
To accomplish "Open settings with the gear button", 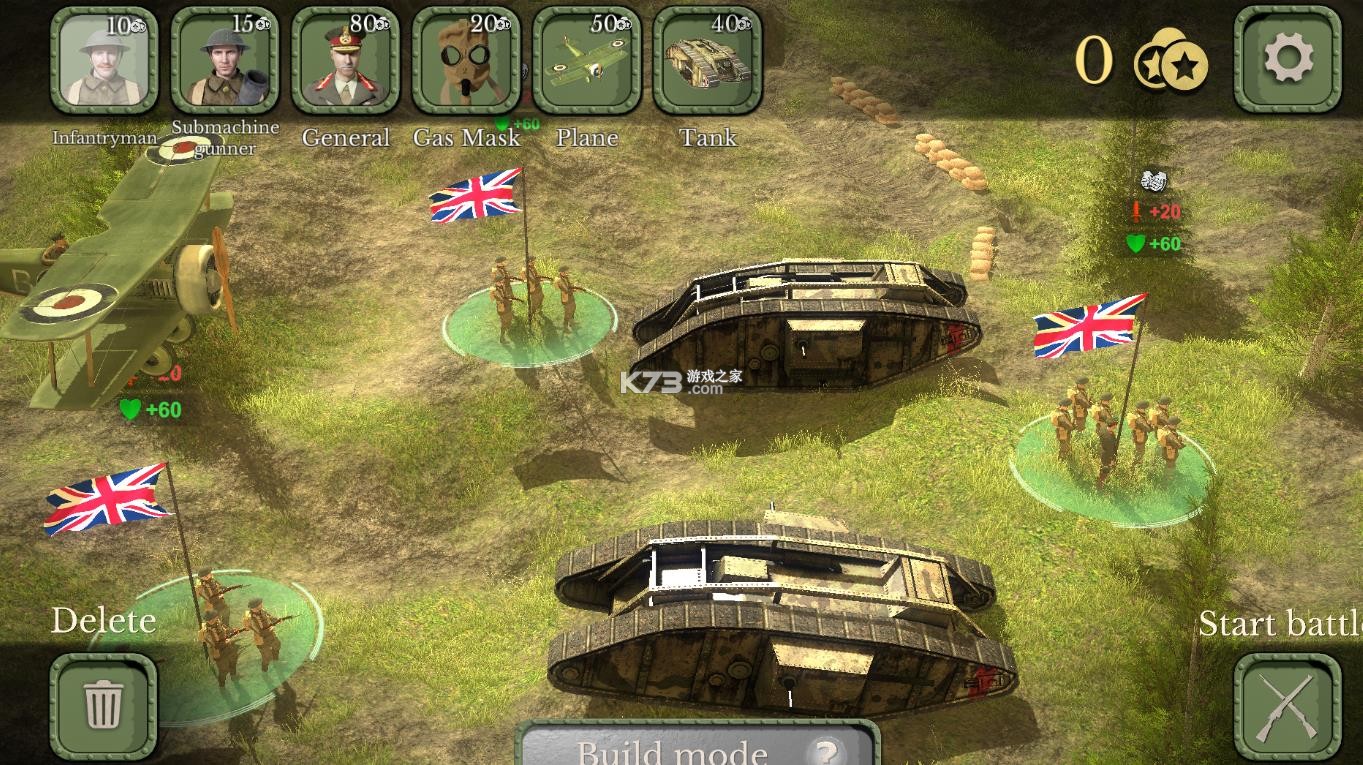I will [x=1287, y=59].
